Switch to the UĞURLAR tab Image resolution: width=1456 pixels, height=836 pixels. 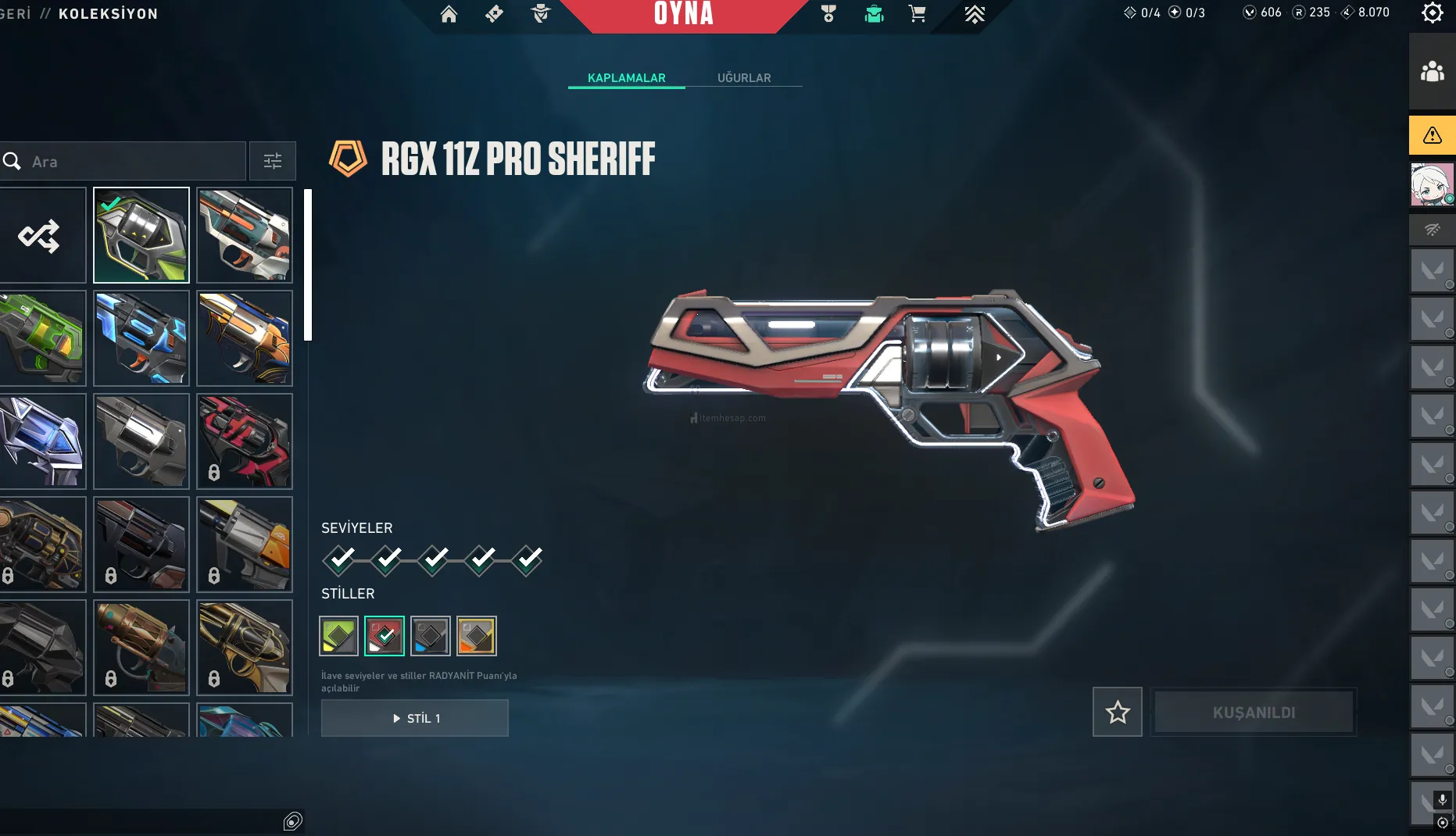744,77
